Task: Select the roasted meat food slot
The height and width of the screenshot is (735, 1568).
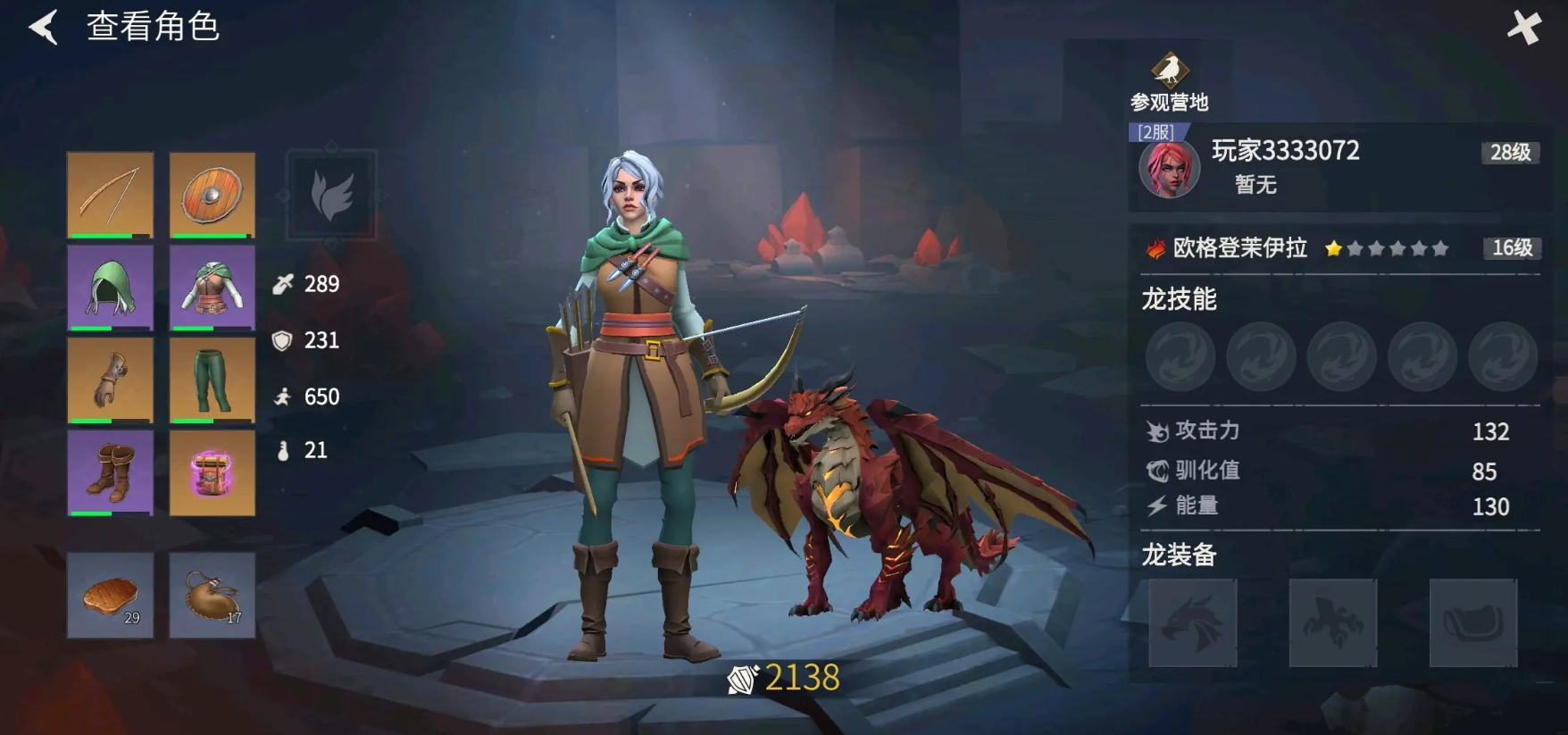Action: click(110, 595)
